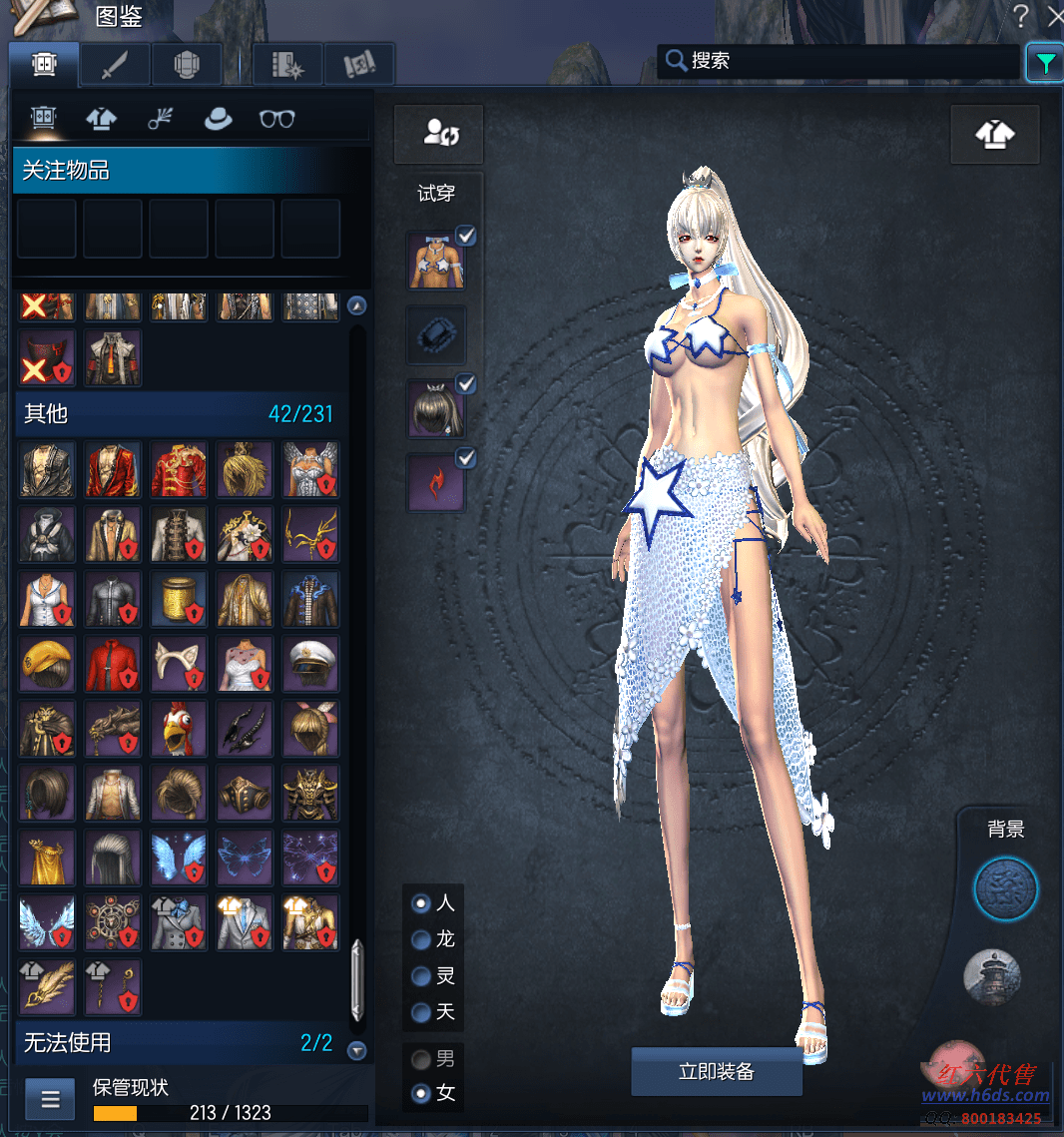The height and width of the screenshot is (1137, 1064).
Task: Open the question mark help
Action: 1021,15
